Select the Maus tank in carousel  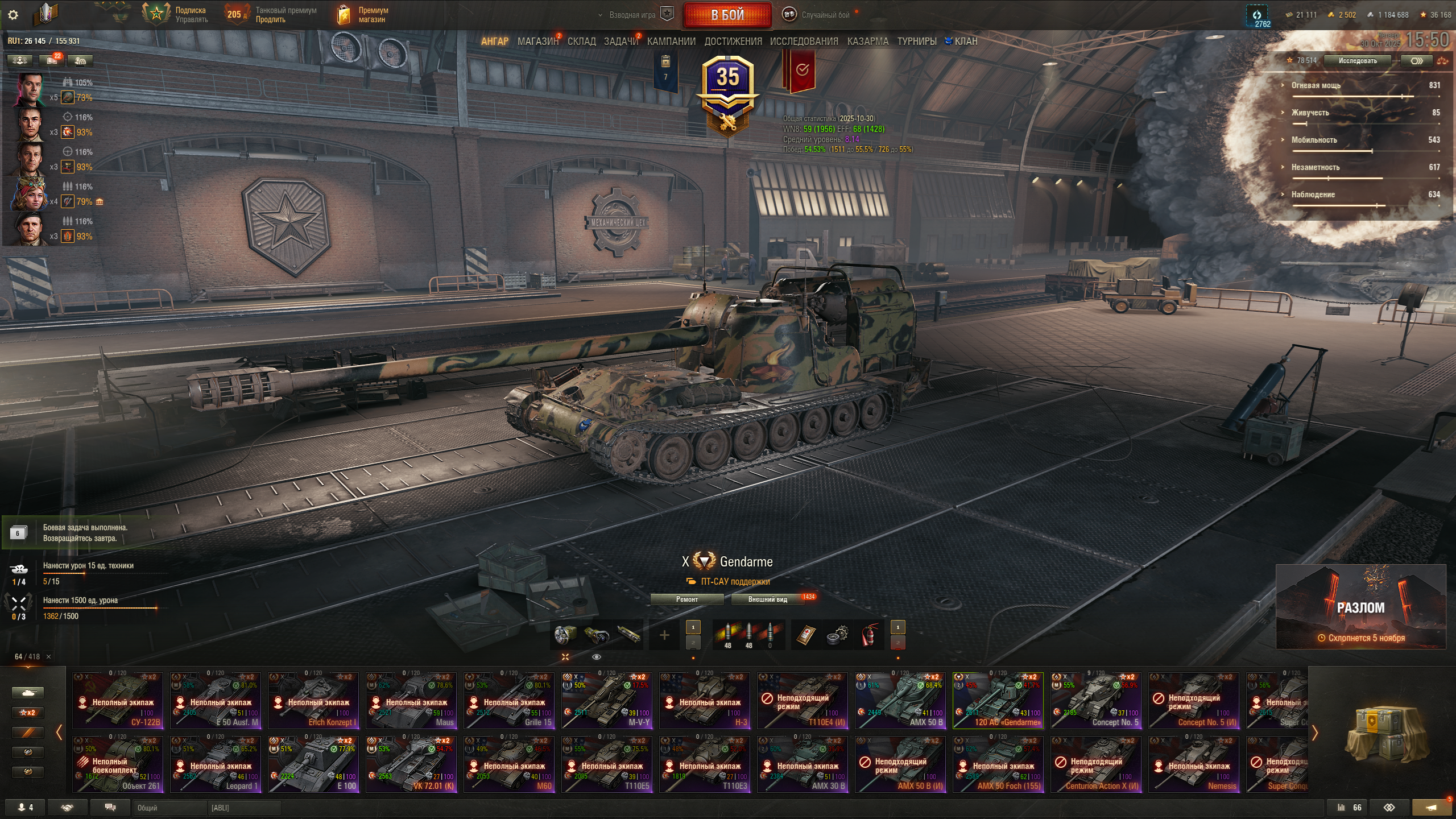pyautogui.click(x=411, y=701)
